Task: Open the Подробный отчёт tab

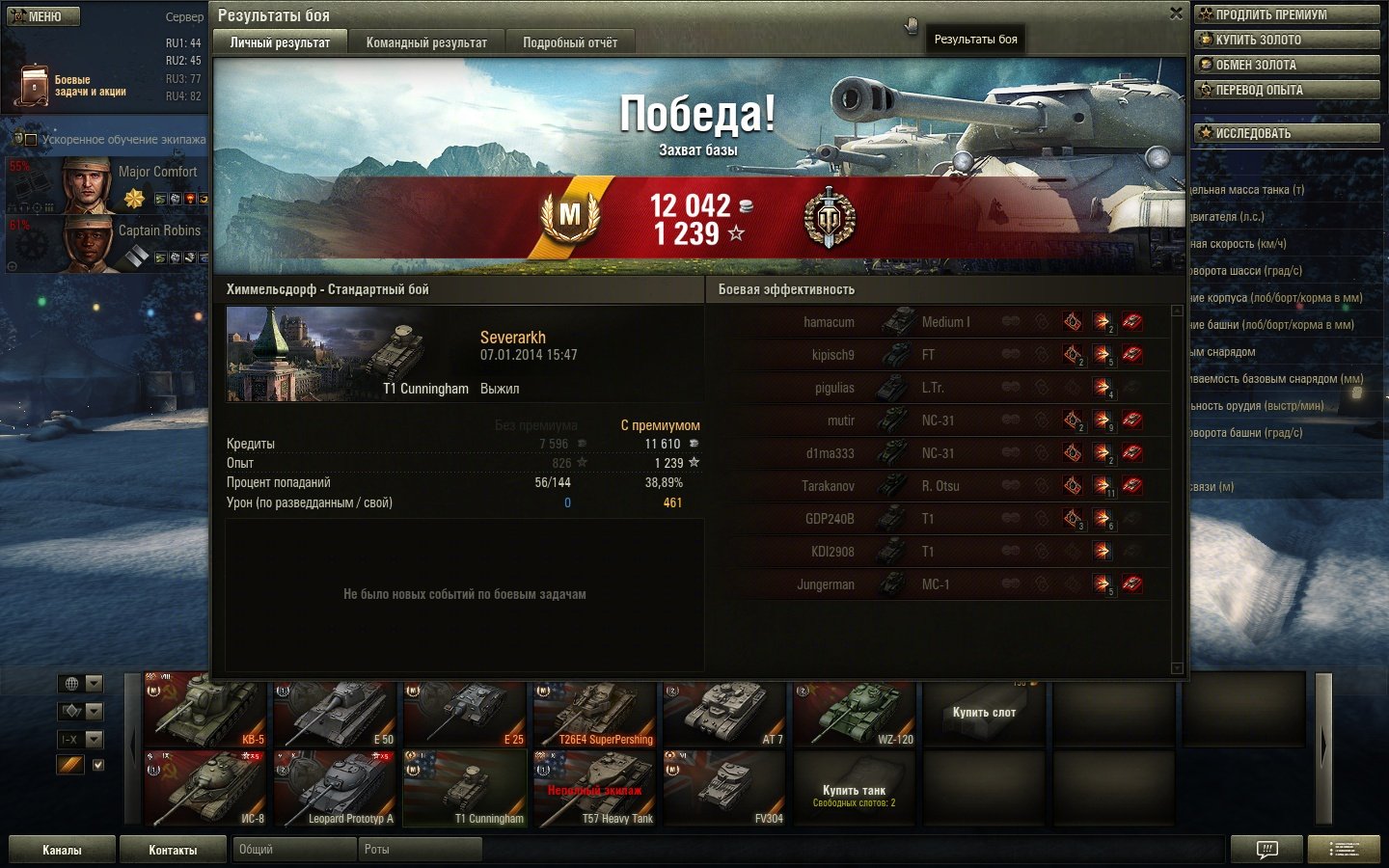Action: coord(570,42)
